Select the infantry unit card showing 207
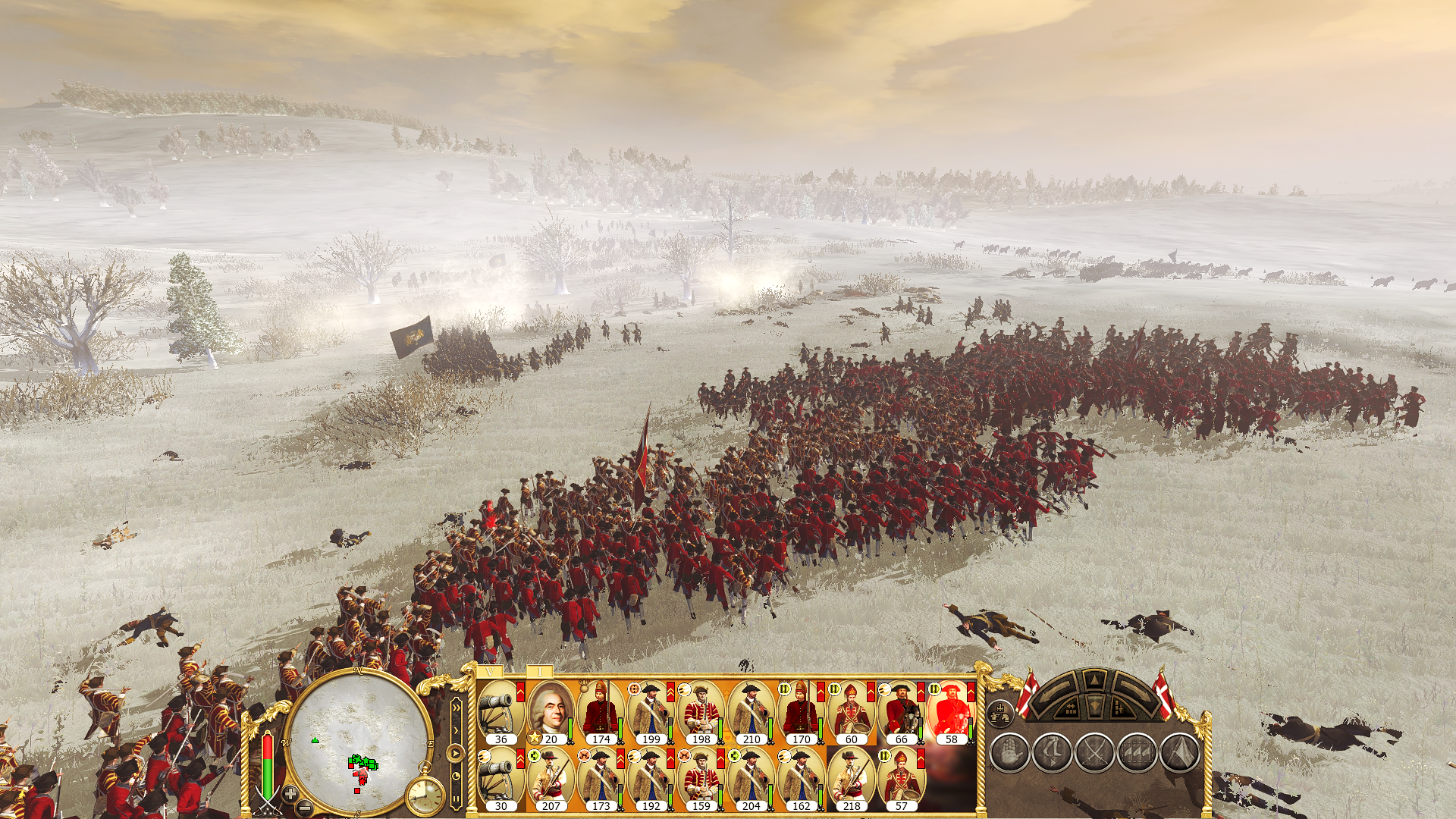The width and height of the screenshot is (1456, 819). 551,780
